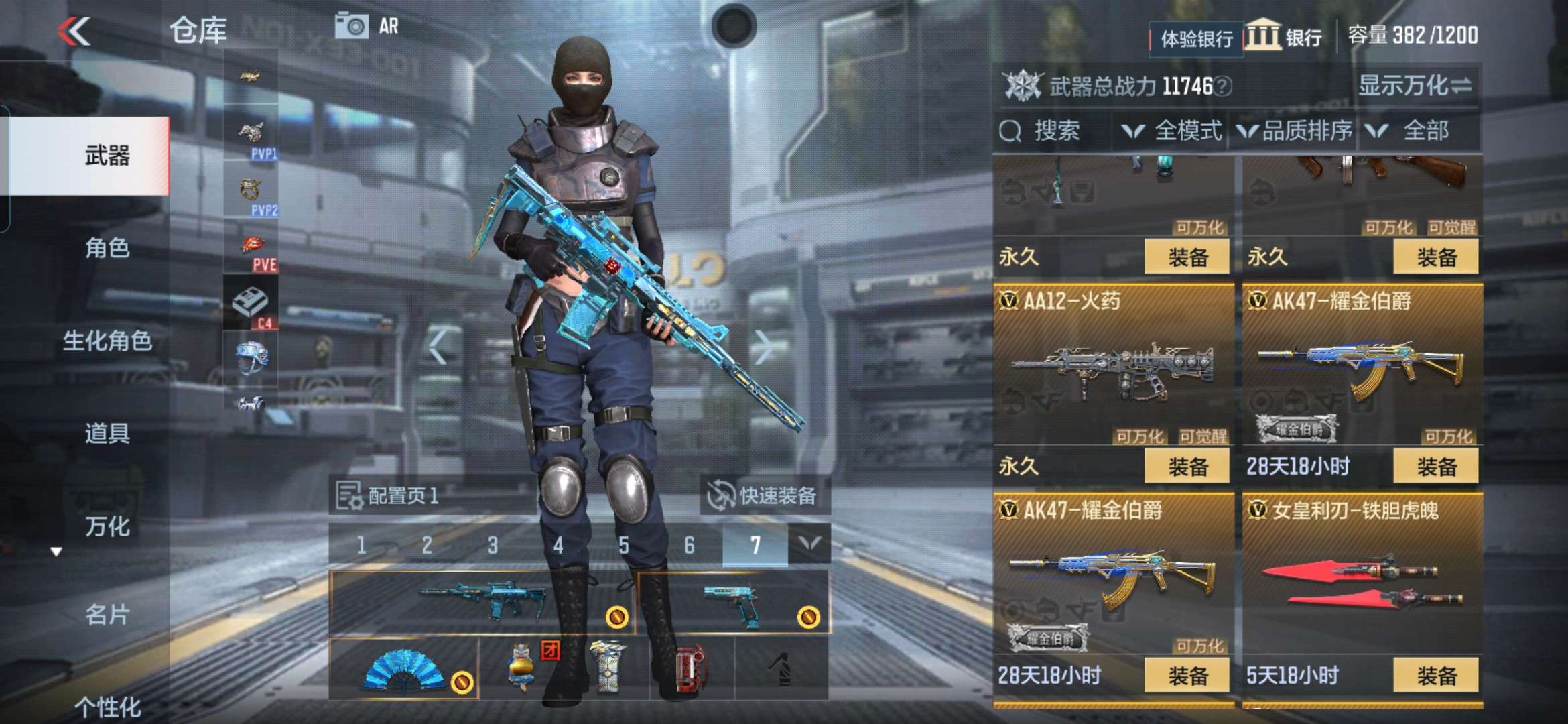Equip the AA12-火药 shotgun
Viewport: 1568px width, 724px height.
click(1187, 466)
